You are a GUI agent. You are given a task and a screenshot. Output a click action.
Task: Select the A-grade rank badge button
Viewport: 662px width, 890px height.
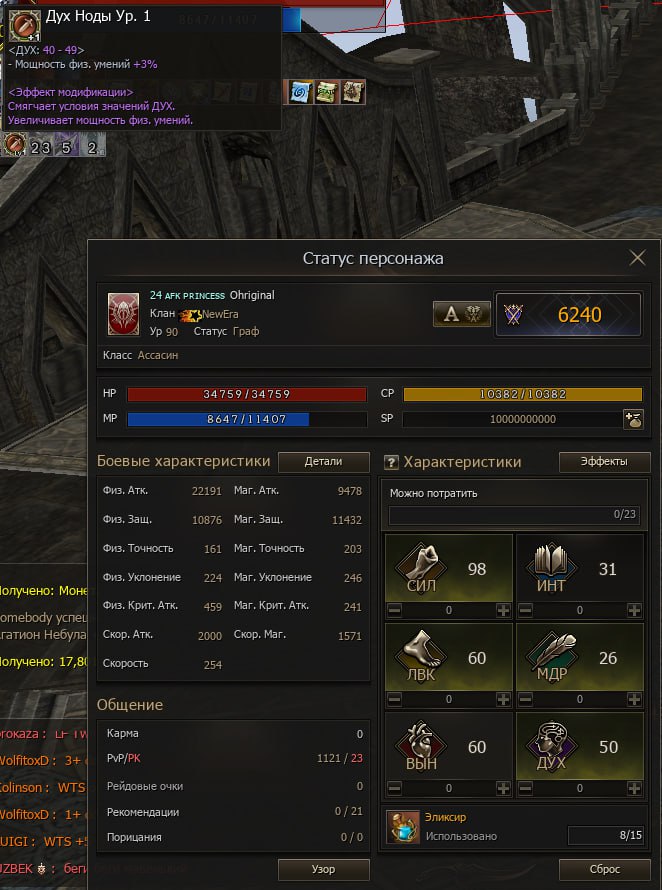(461, 314)
